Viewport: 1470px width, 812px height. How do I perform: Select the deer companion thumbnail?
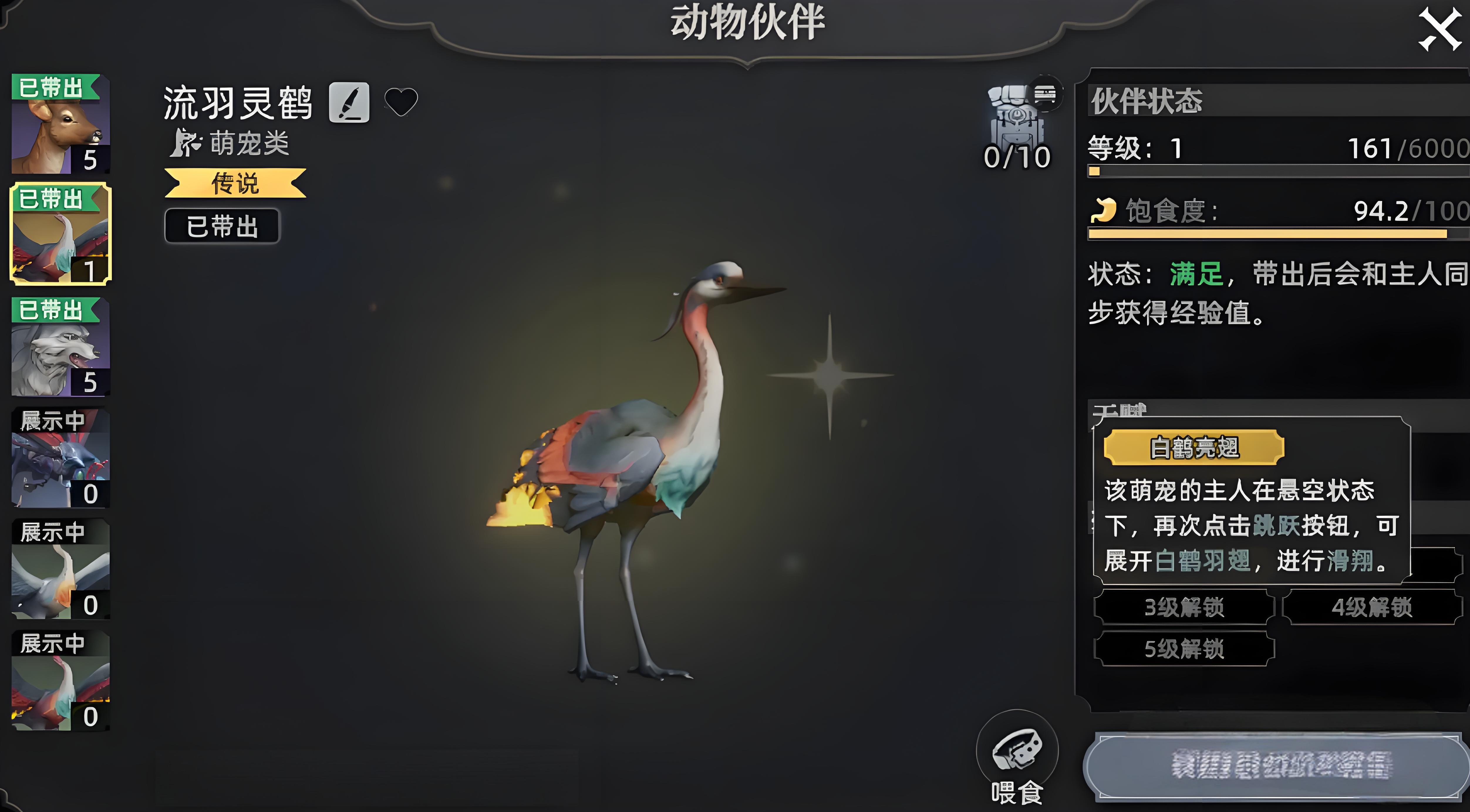pos(60,124)
